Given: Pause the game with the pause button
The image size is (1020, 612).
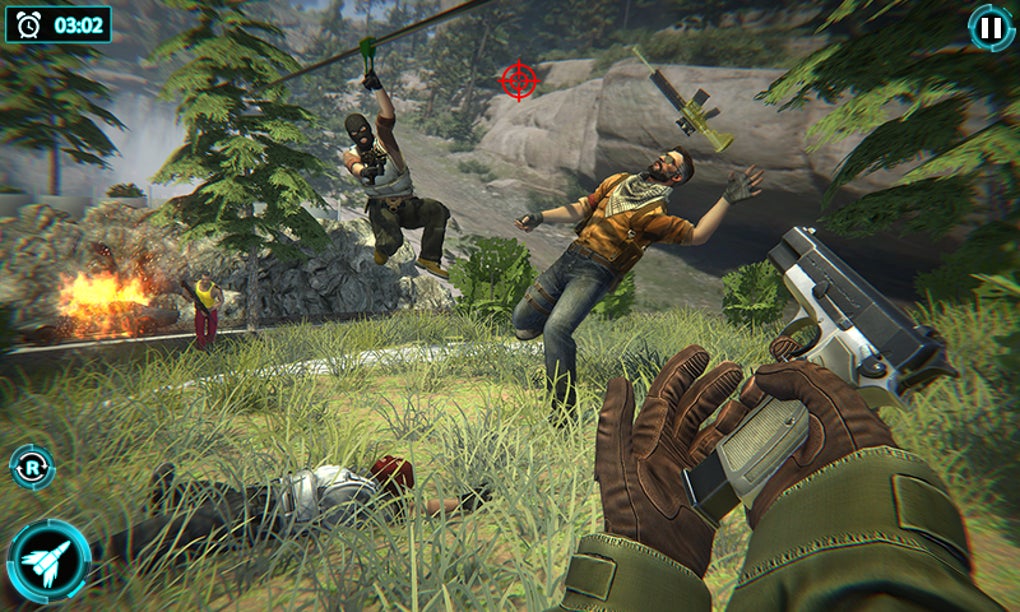Looking at the screenshot, I should [x=990, y=28].
